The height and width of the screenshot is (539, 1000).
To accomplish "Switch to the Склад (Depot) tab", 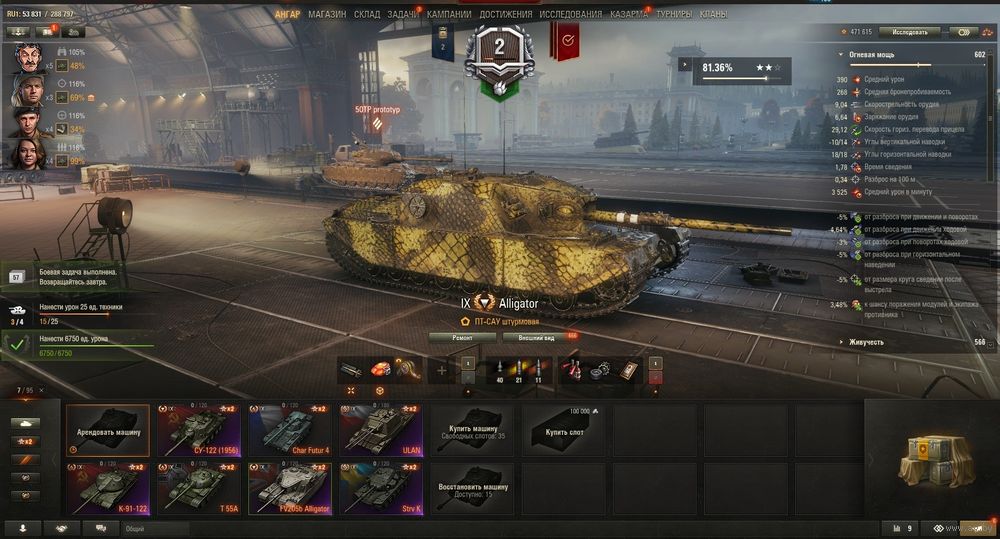I will coord(367,15).
